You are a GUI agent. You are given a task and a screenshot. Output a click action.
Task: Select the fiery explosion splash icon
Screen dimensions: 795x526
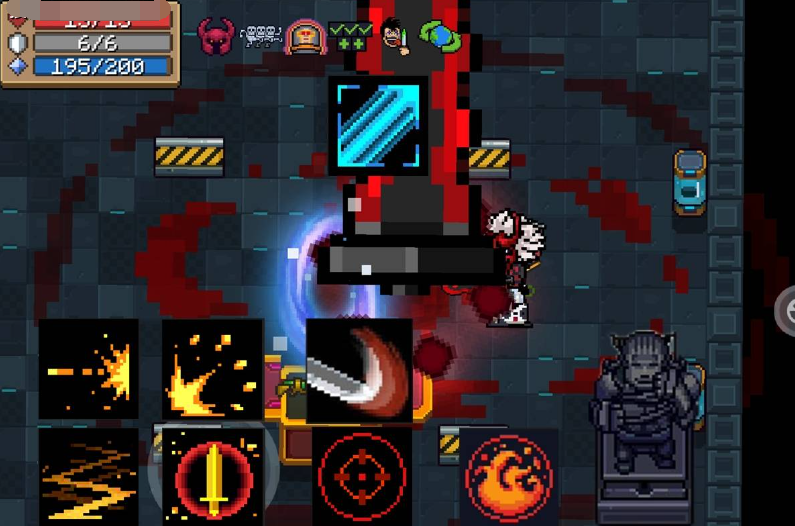point(212,368)
